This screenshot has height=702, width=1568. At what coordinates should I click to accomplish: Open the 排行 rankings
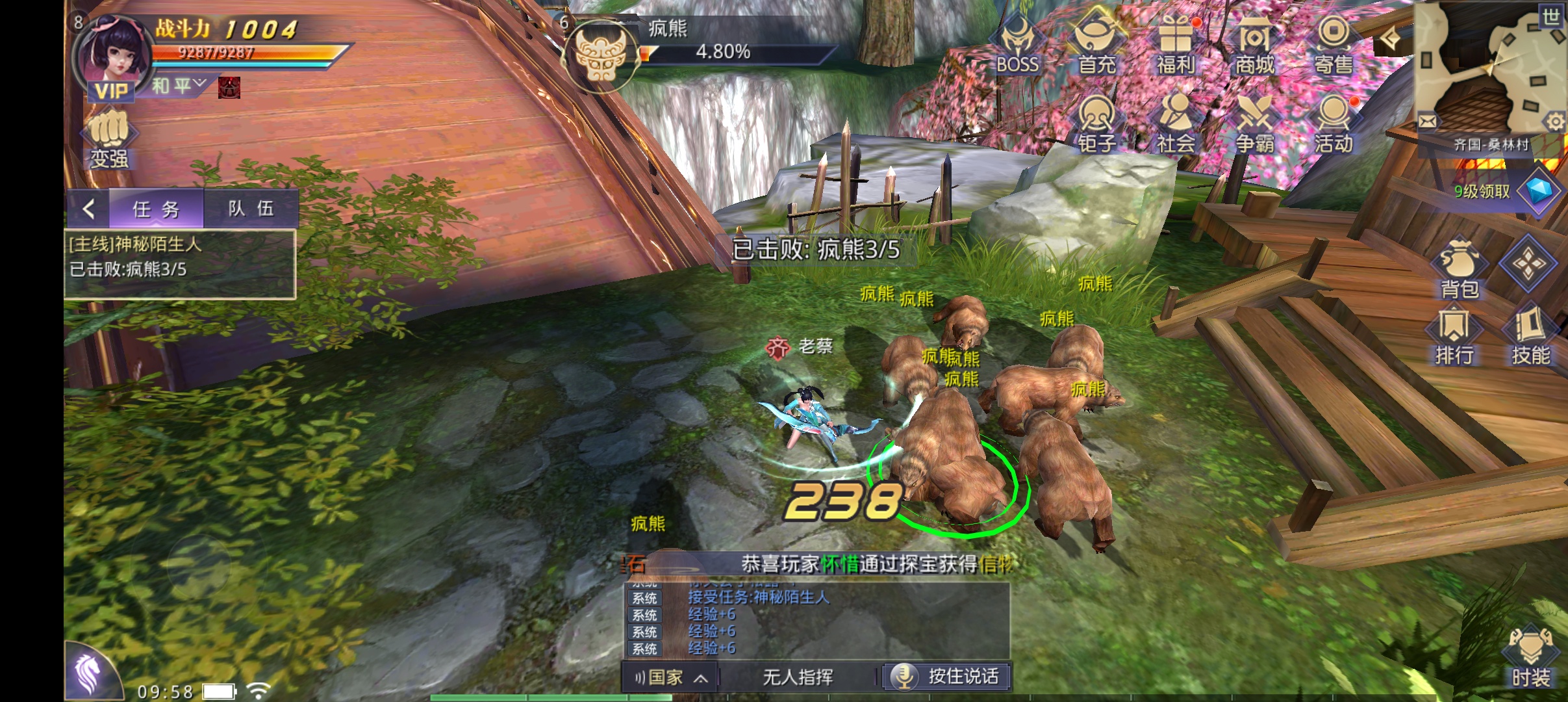pyautogui.click(x=1454, y=337)
